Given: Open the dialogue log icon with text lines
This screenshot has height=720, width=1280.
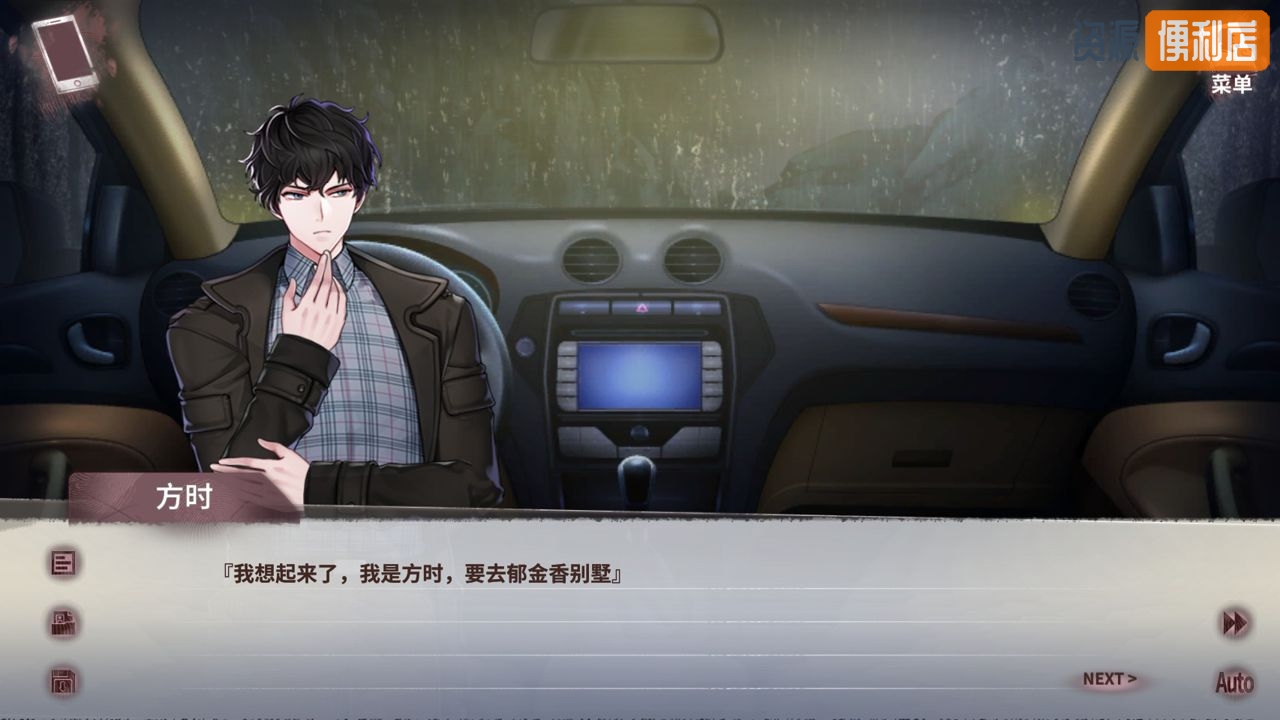Looking at the screenshot, I should (64, 563).
